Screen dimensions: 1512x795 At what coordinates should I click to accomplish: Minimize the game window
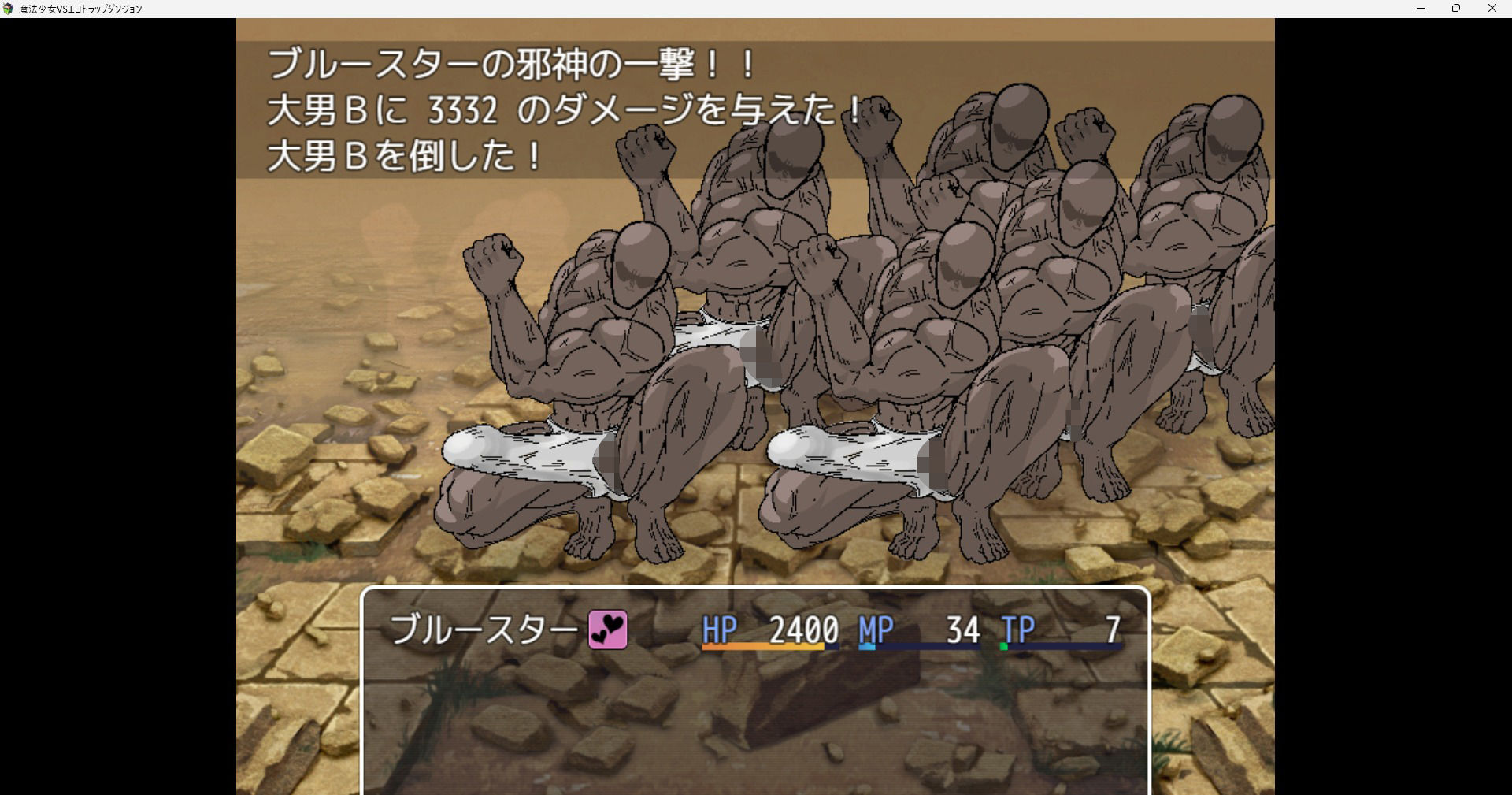coord(1421,9)
